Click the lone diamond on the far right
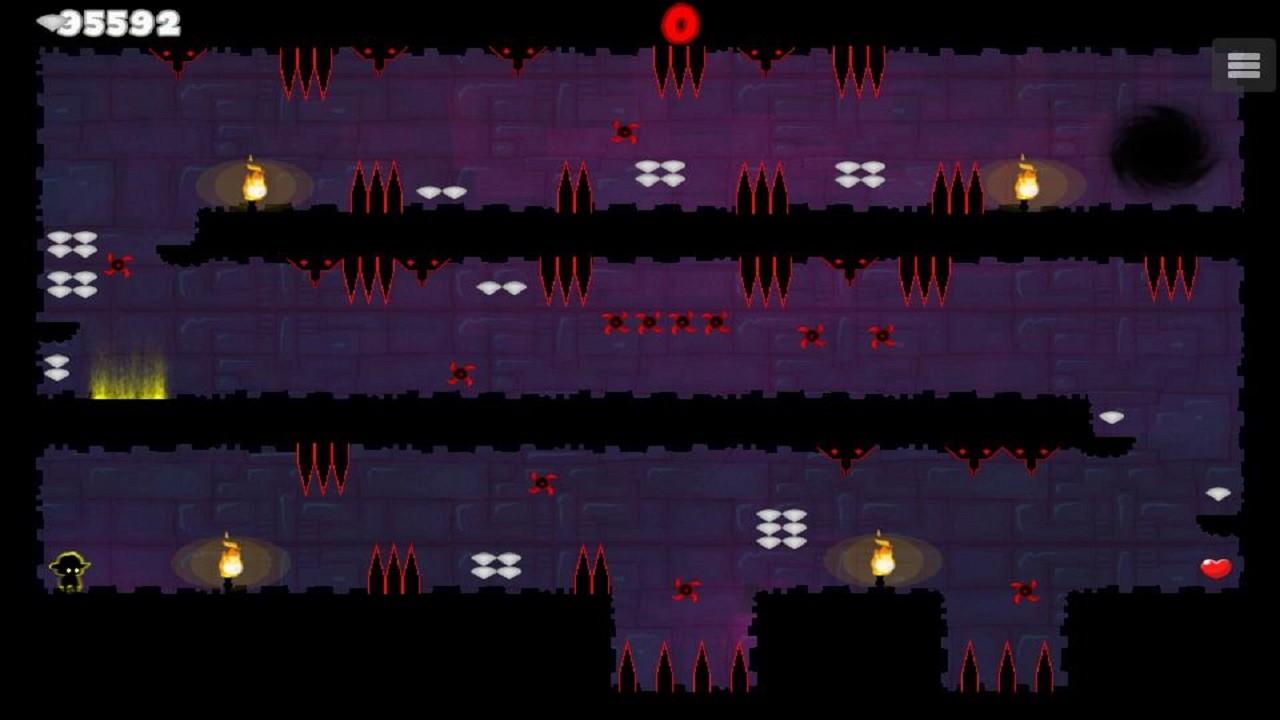The height and width of the screenshot is (720, 1280). click(x=1216, y=492)
